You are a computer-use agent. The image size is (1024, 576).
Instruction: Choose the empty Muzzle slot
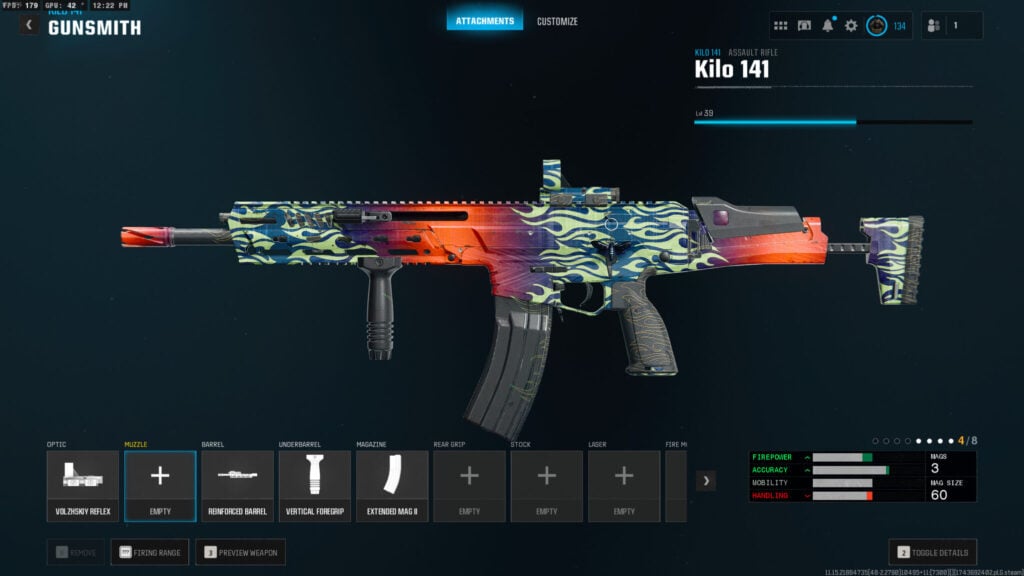click(160, 486)
